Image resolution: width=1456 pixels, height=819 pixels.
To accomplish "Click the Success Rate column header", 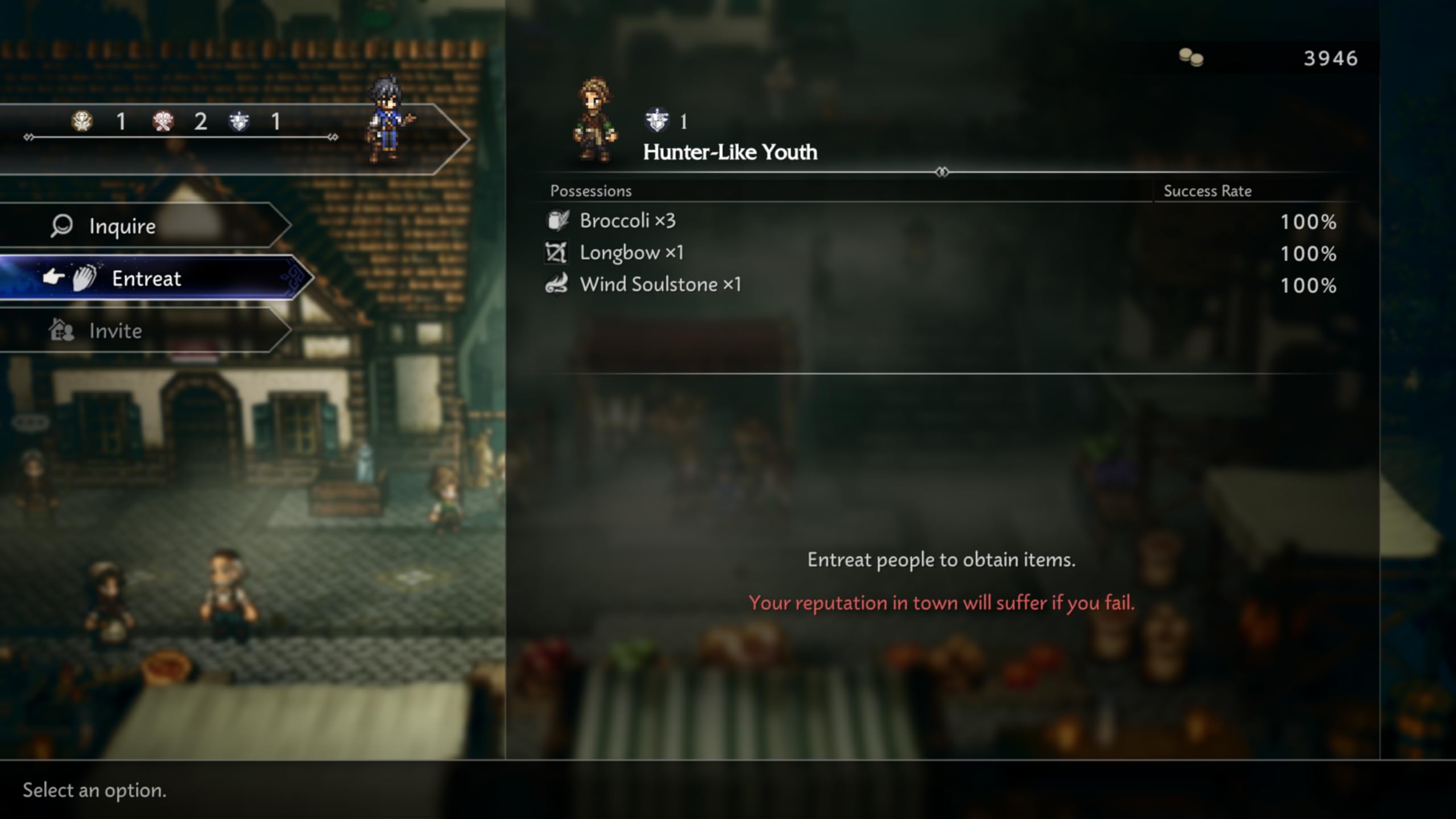I will pyautogui.click(x=1207, y=191).
